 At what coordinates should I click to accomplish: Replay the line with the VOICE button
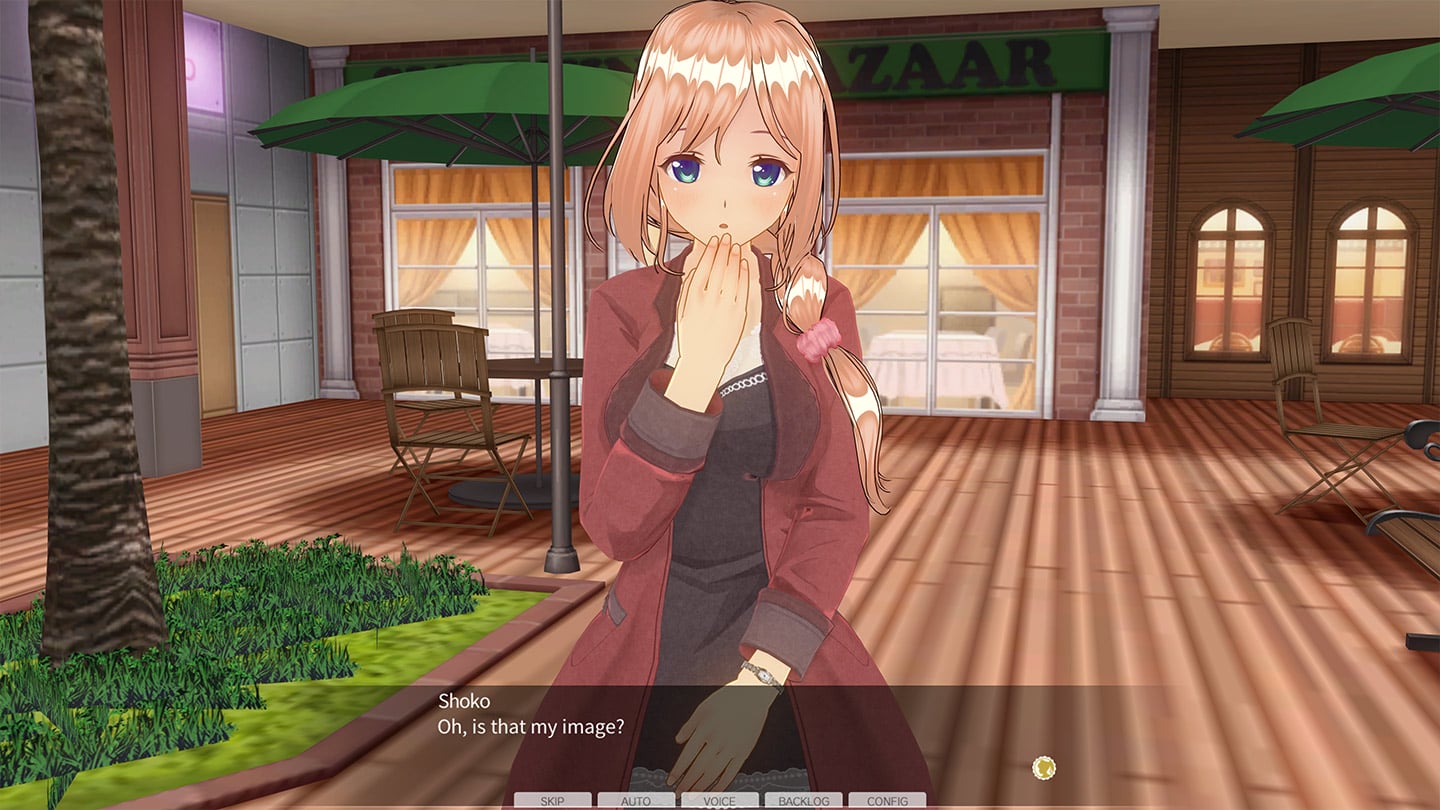[719, 801]
